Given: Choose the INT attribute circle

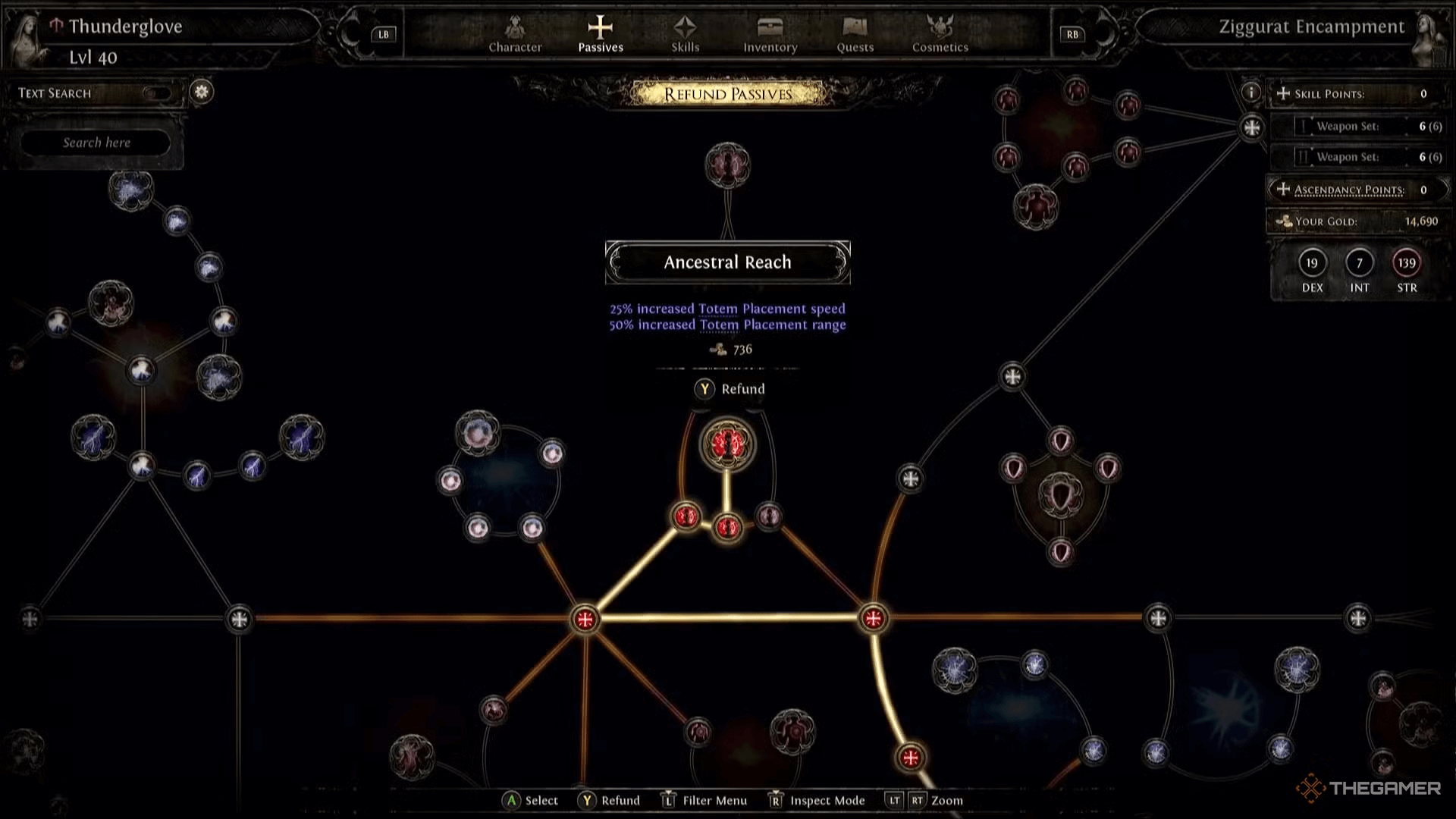Looking at the screenshot, I should coord(1359,263).
